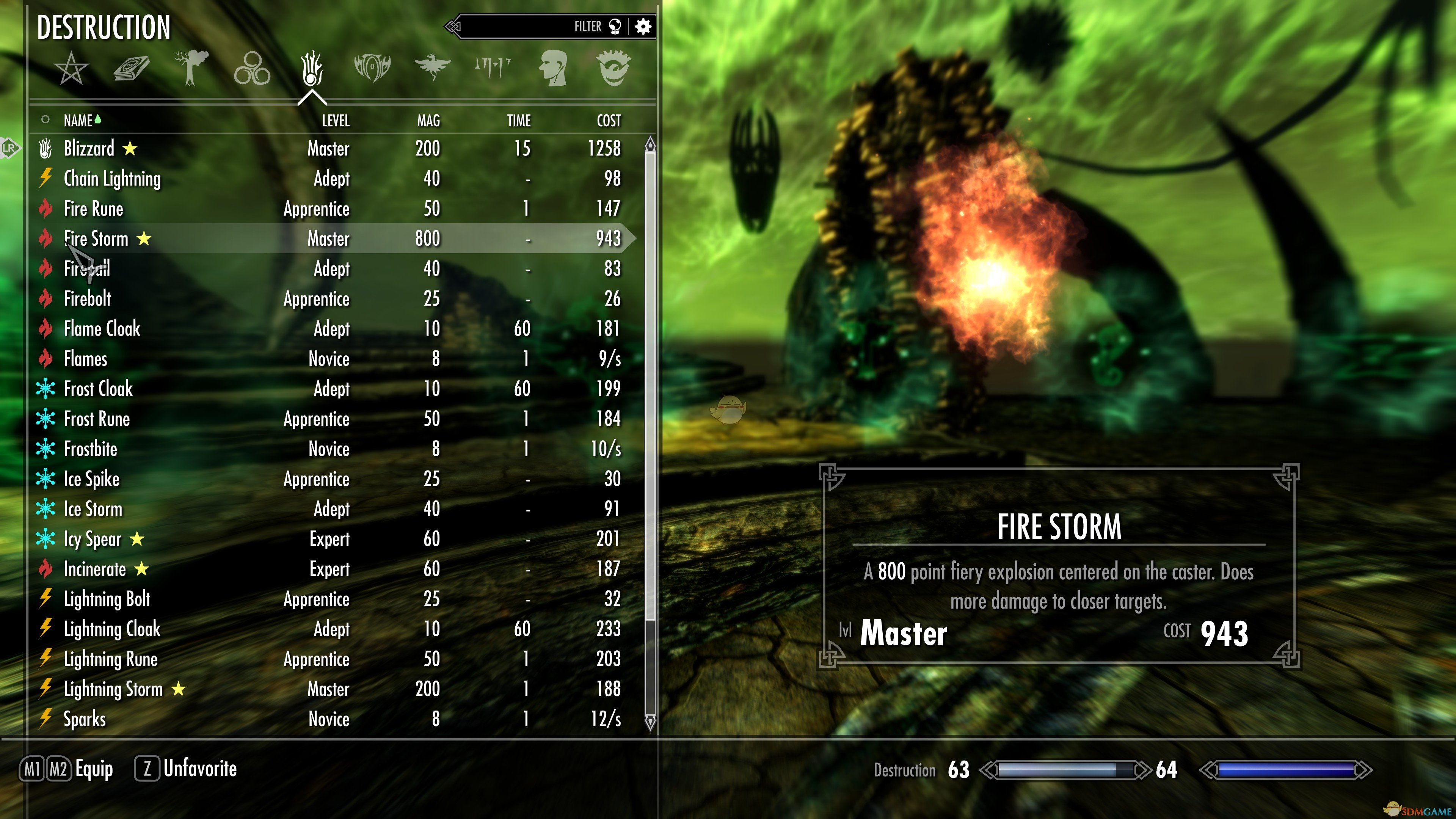Screen dimensions: 1456x819
Task: Sort spells by the Cost column
Action: pyautogui.click(x=609, y=121)
